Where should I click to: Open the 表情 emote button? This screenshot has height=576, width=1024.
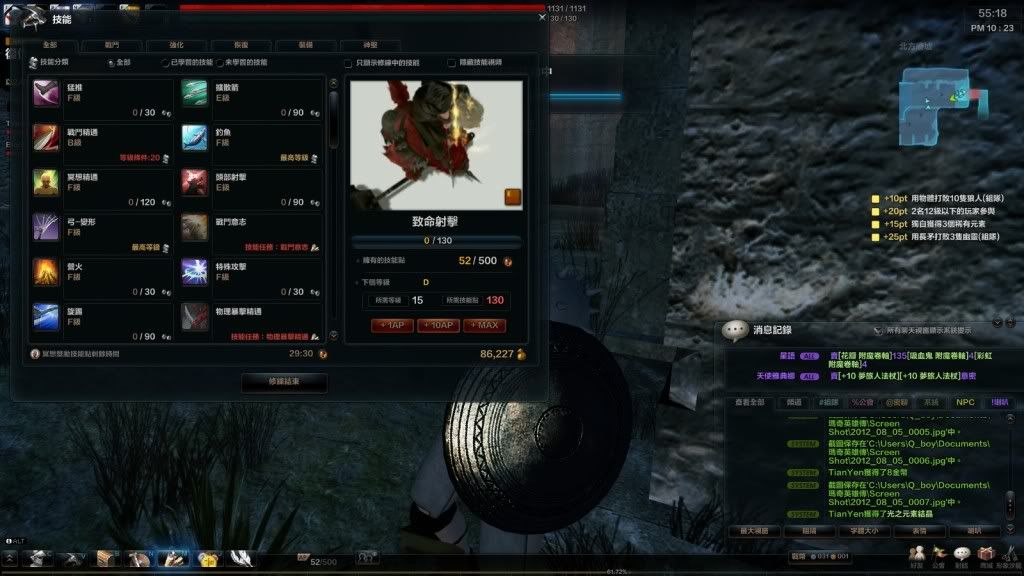click(x=919, y=531)
